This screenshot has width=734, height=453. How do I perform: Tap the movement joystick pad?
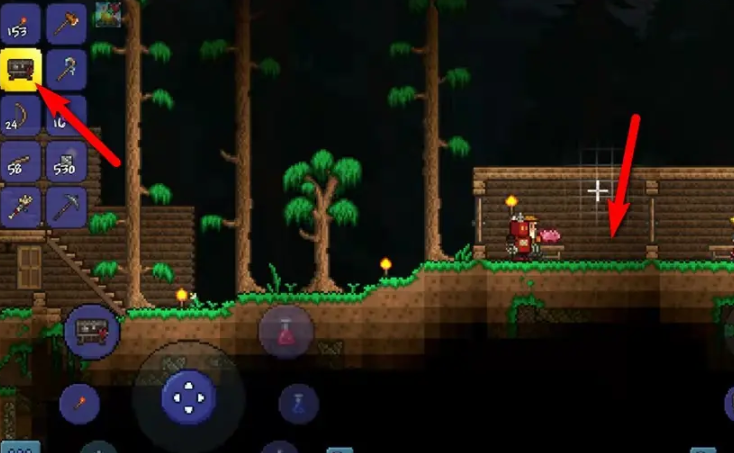(188, 399)
